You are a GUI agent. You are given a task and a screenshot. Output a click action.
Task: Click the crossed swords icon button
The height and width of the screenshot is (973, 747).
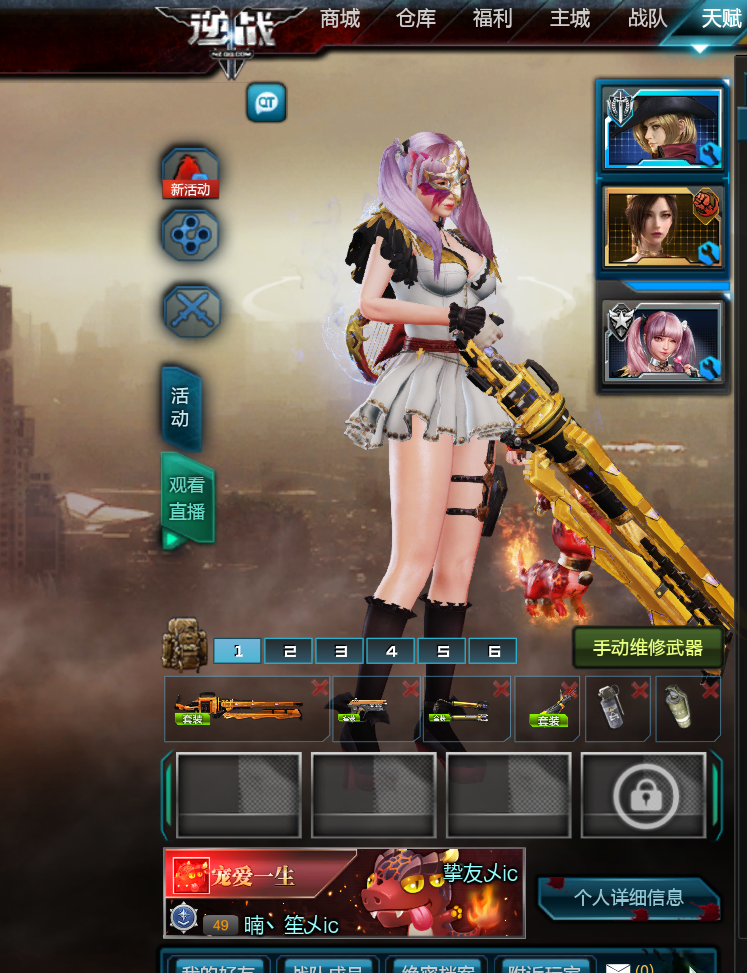[190, 309]
